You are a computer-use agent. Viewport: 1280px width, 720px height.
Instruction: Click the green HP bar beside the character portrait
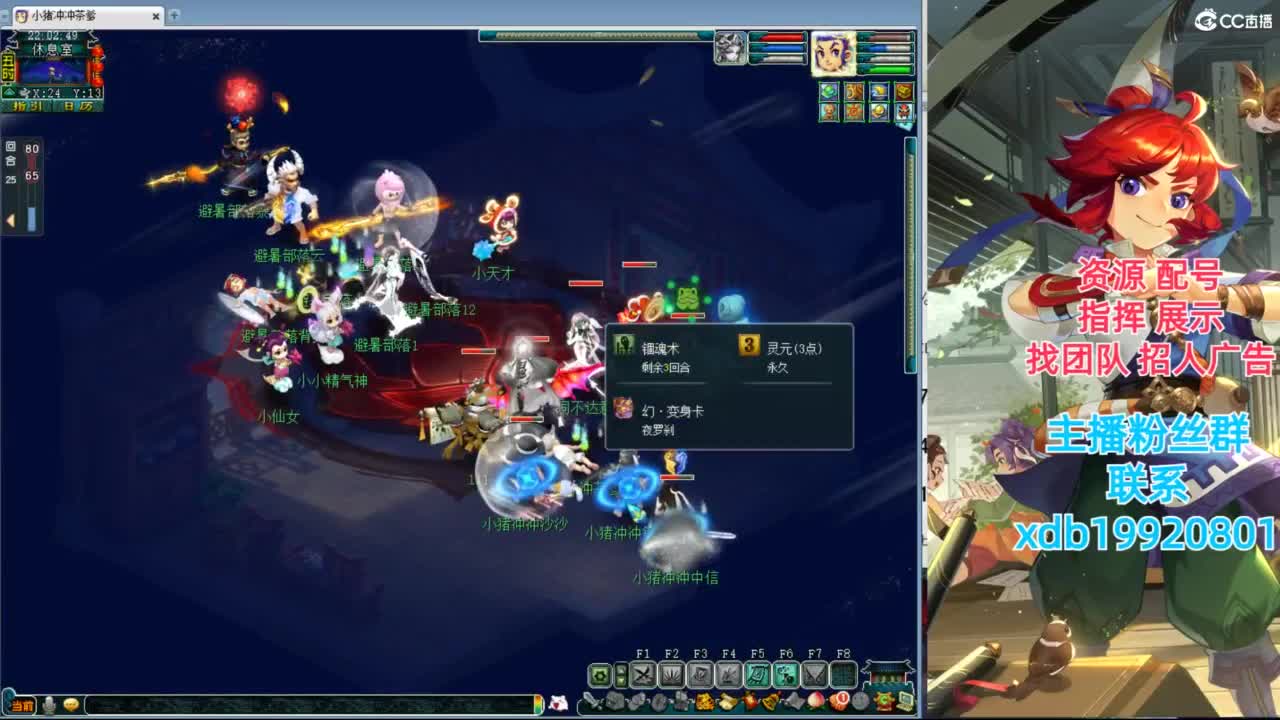pyautogui.click(x=886, y=69)
